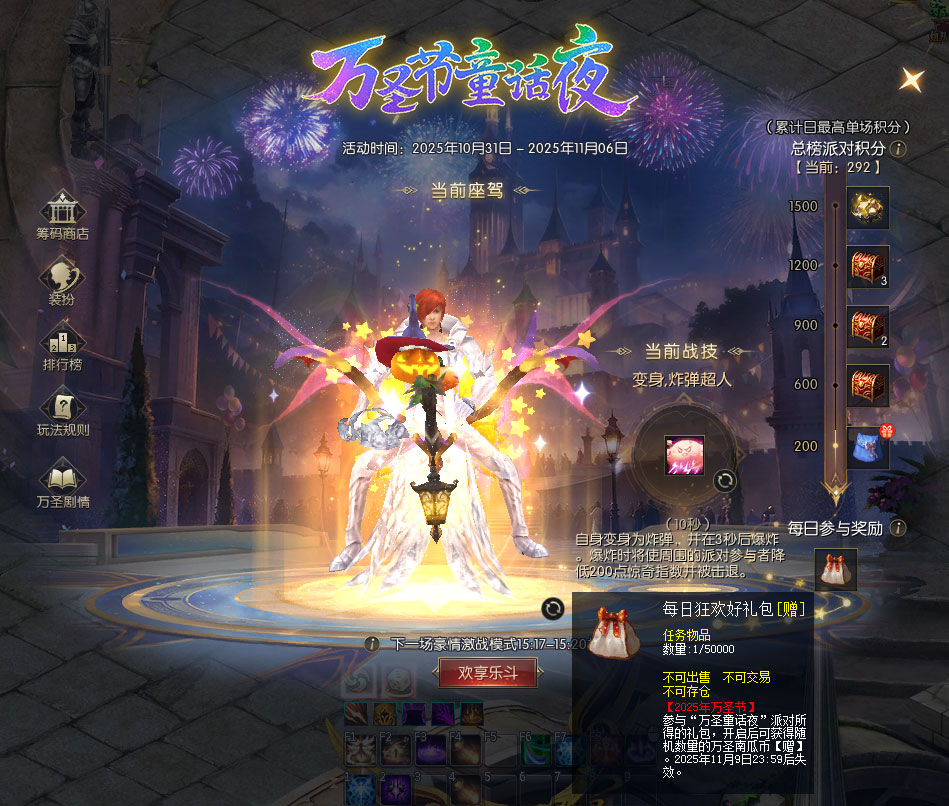
Task: Swap the current battle skill via refresh arrows
Action: [725, 481]
